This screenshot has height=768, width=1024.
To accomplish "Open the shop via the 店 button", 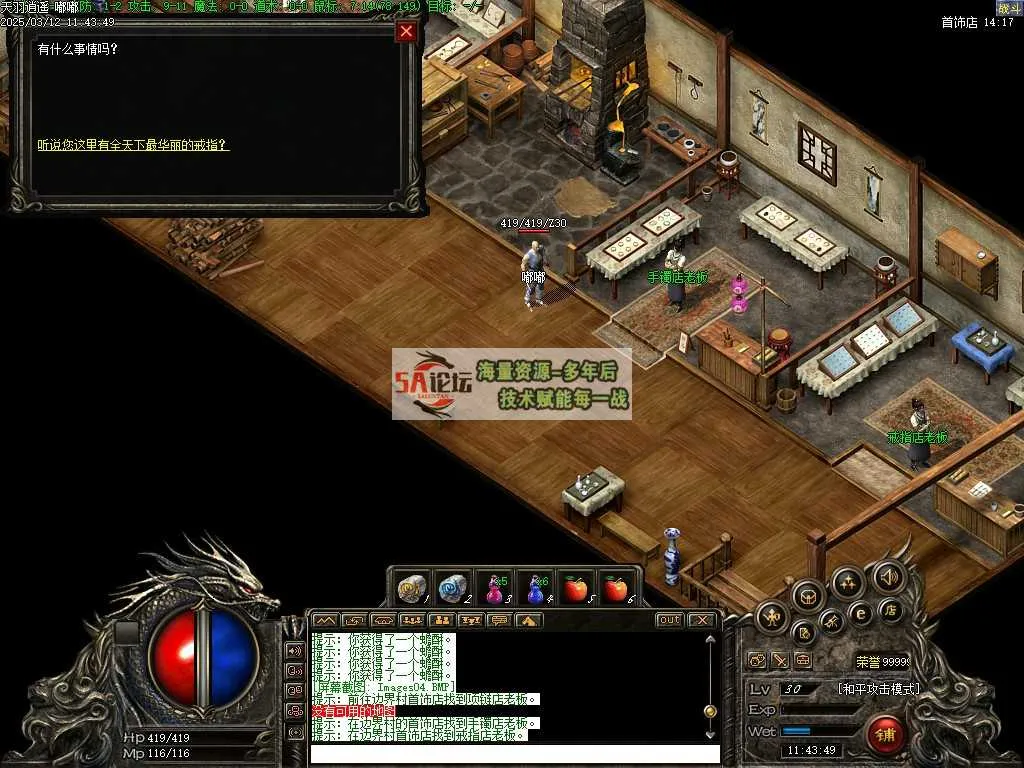I will (x=888, y=610).
